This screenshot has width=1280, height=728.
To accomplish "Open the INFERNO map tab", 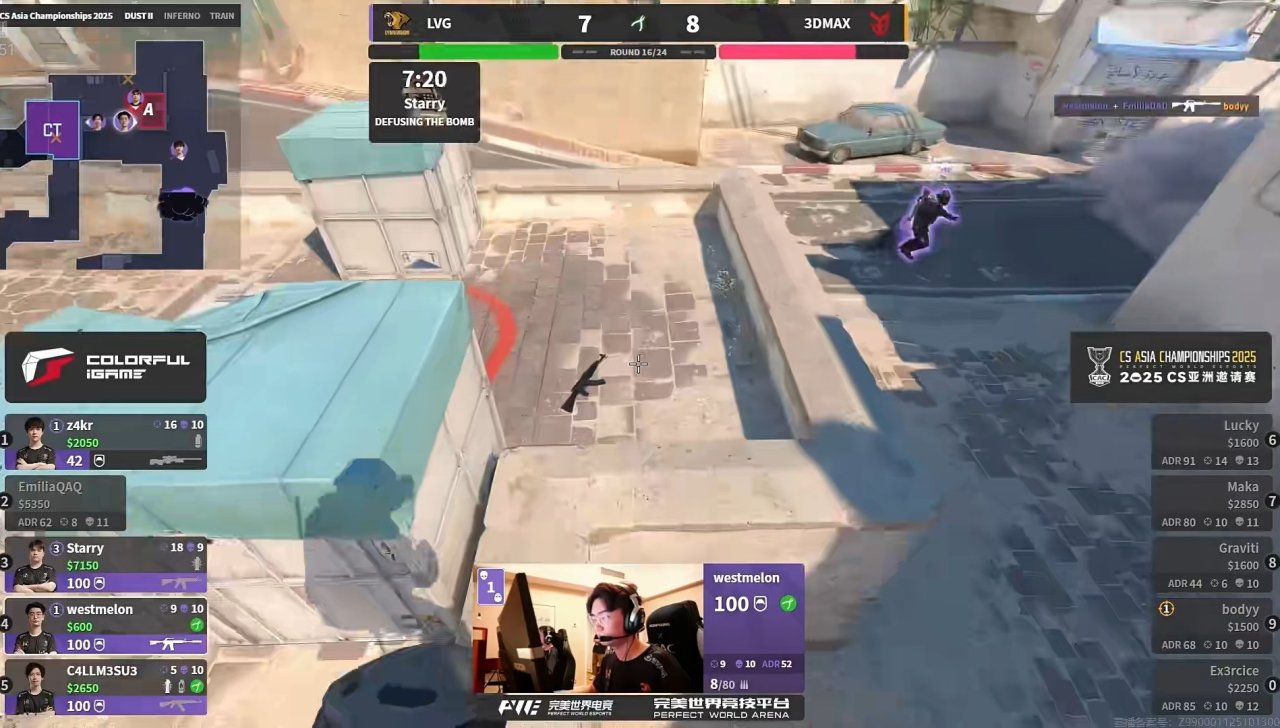I will point(182,16).
